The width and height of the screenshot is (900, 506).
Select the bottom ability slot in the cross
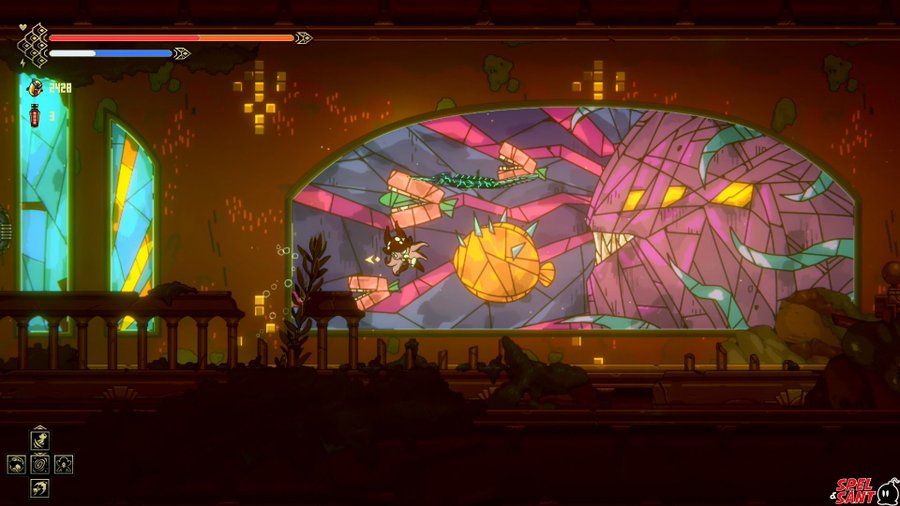pos(40,487)
